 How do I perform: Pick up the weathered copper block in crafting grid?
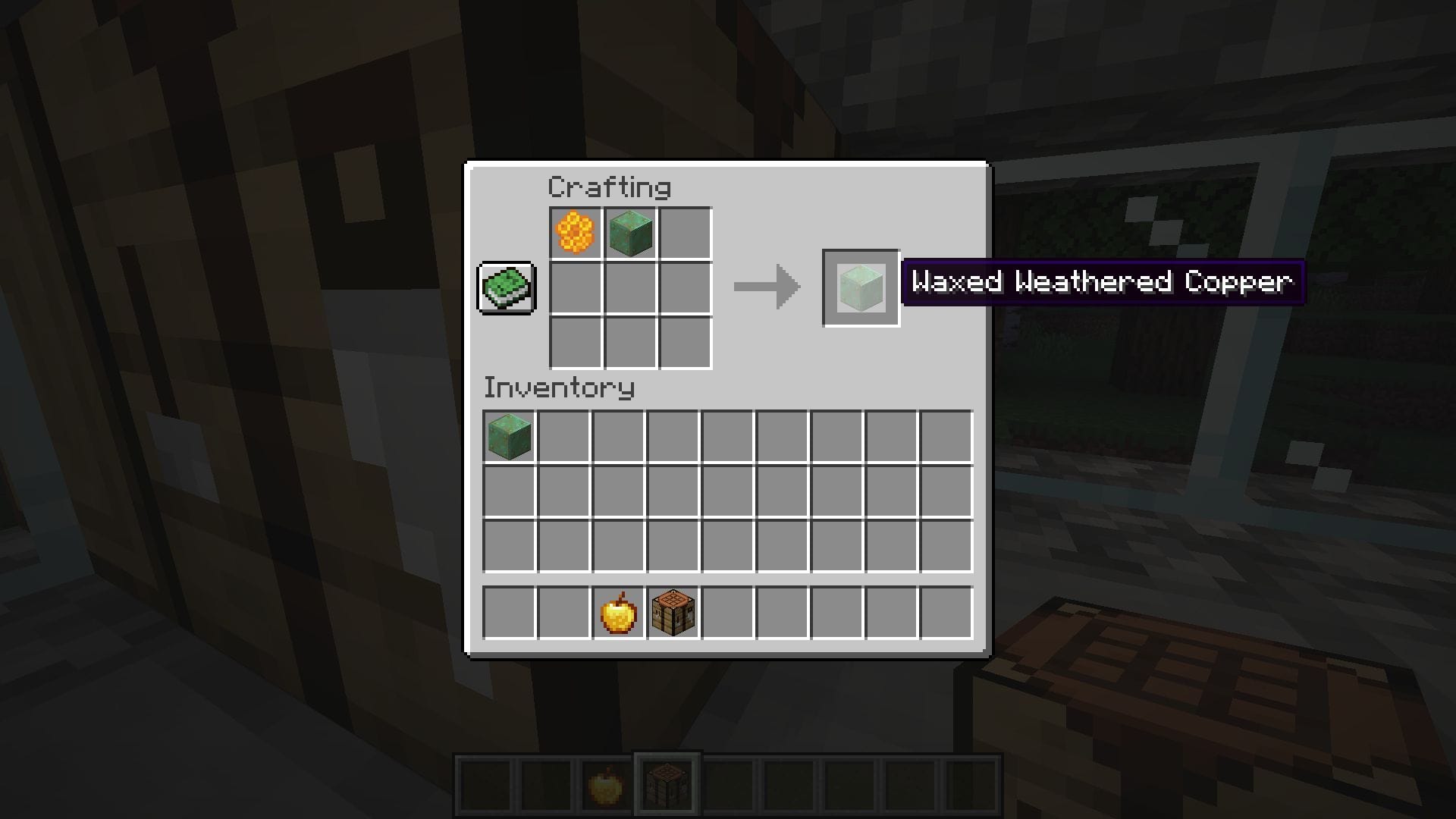pos(632,231)
